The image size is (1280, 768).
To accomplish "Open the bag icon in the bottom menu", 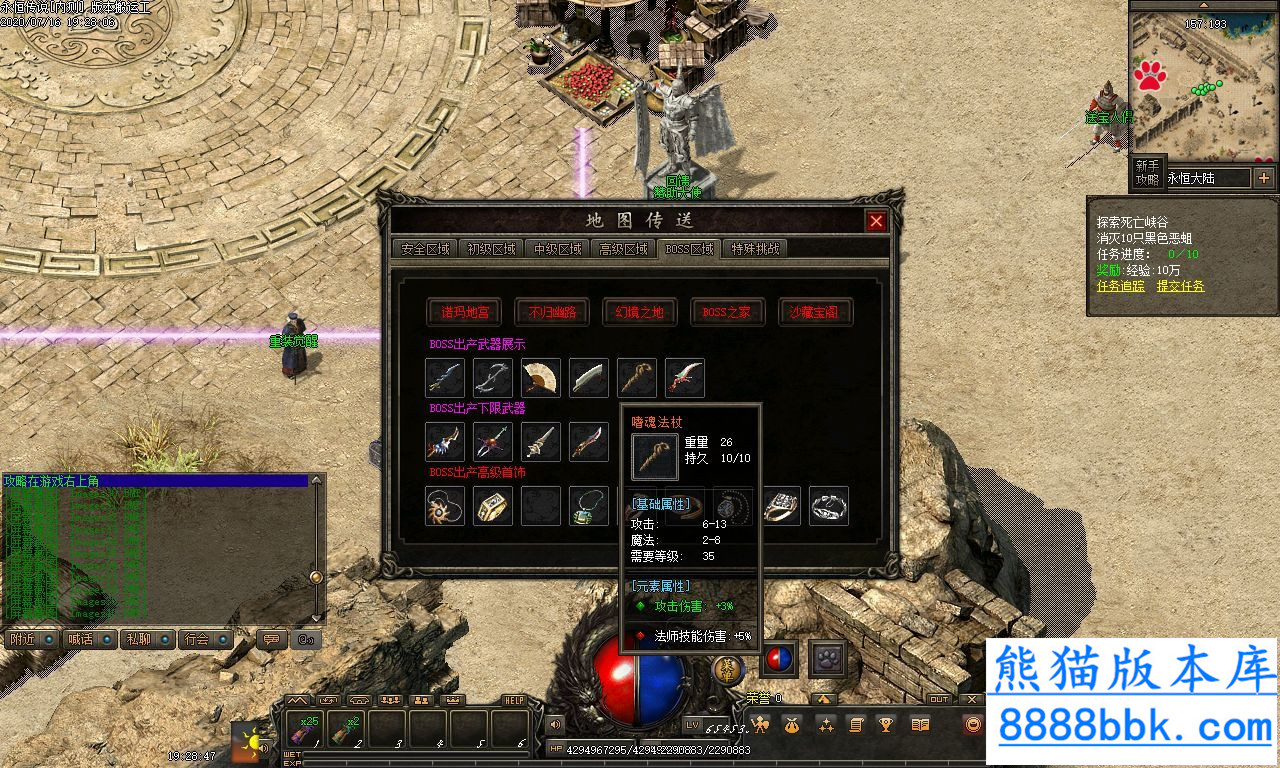I will [792, 725].
